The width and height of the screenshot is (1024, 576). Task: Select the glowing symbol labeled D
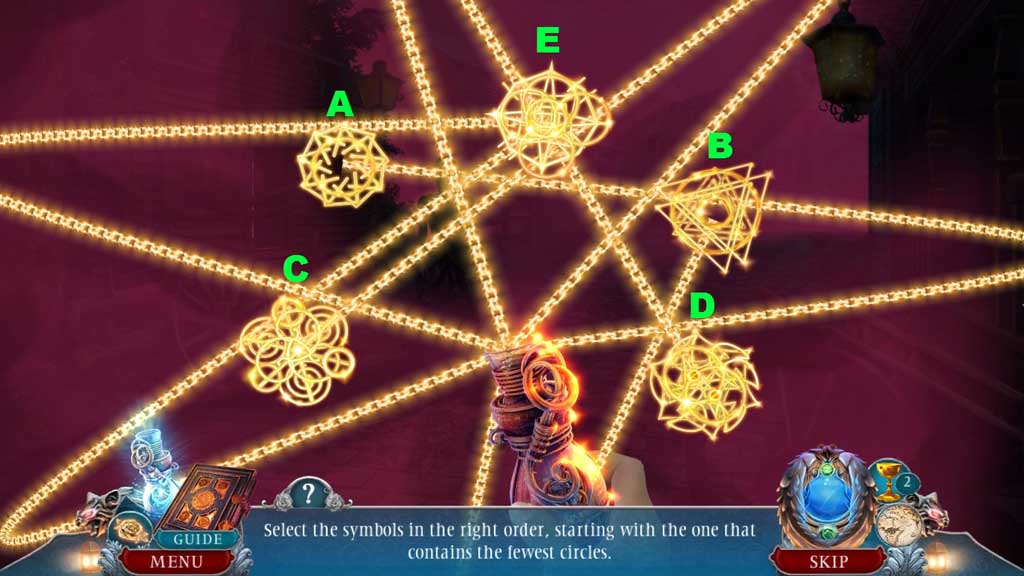tap(703, 382)
